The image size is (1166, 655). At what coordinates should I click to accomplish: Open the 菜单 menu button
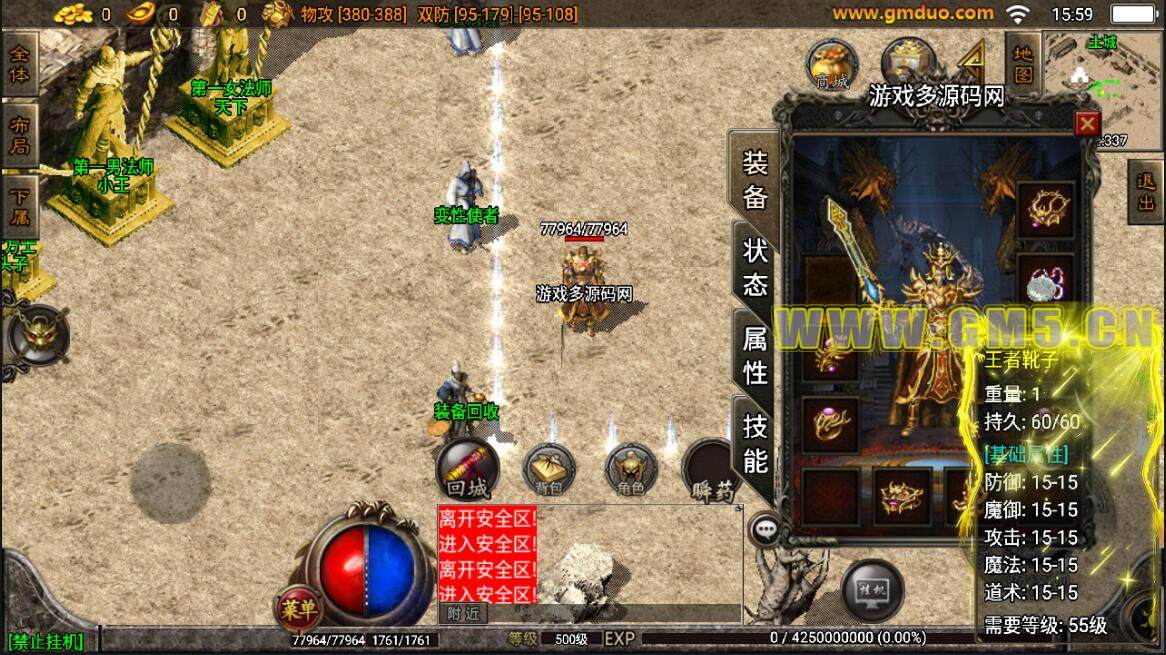pyautogui.click(x=298, y=606)
